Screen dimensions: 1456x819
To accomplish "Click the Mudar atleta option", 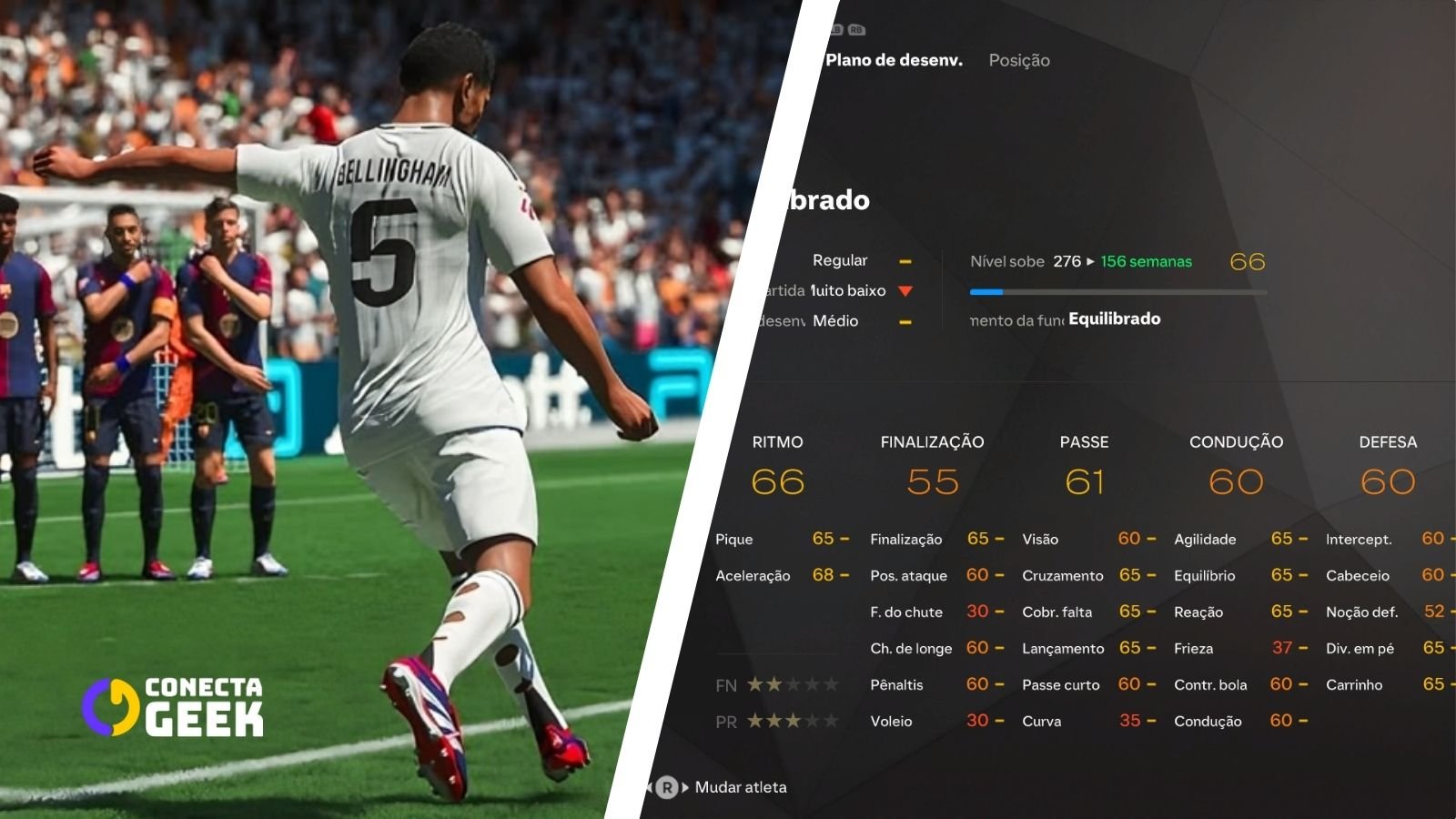I will pyautogui.click(x=740, y=787).
